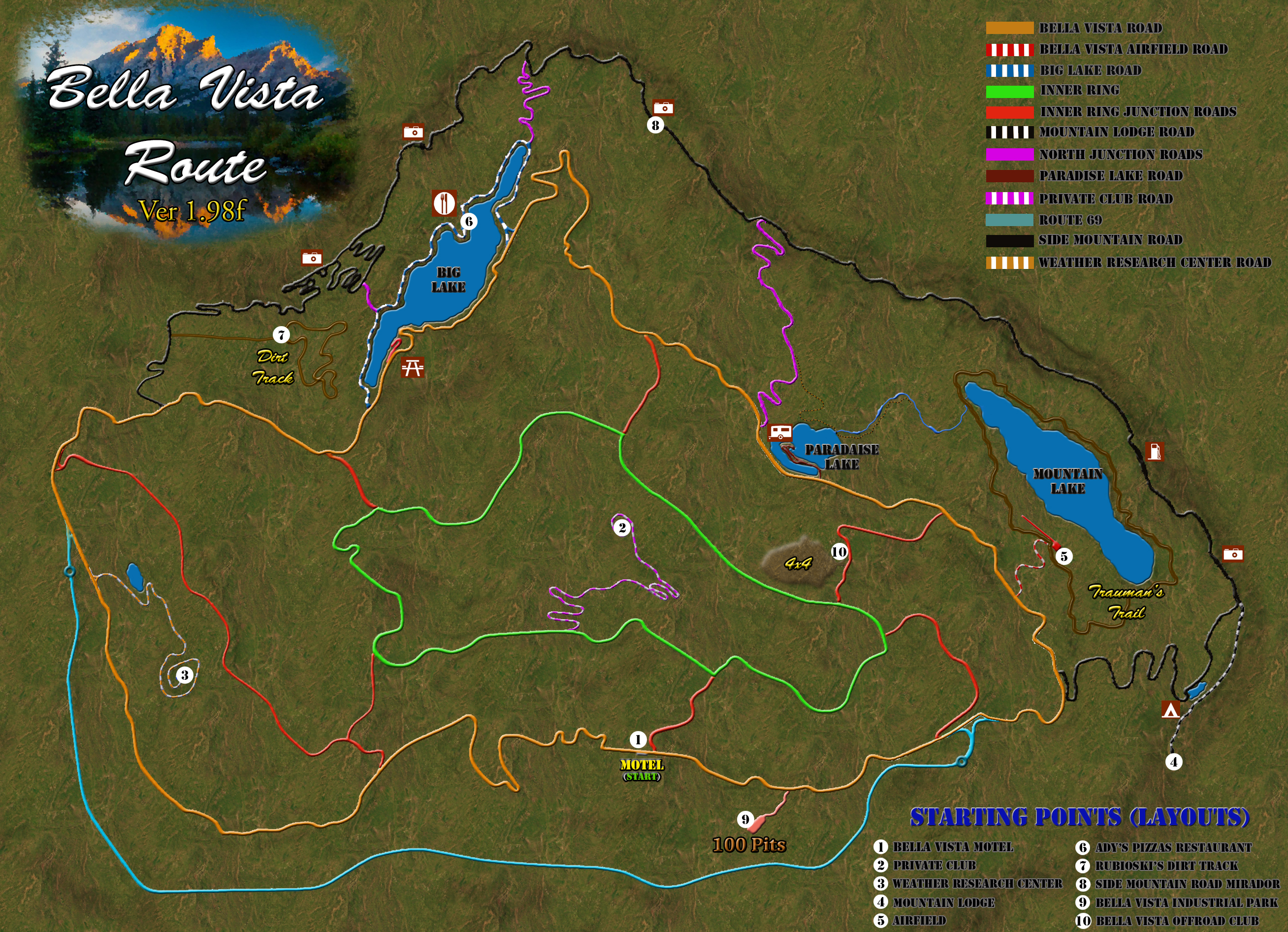Select the Weather Research Center Road legend entry
1288x932 pixels.
coord(1154,263)
